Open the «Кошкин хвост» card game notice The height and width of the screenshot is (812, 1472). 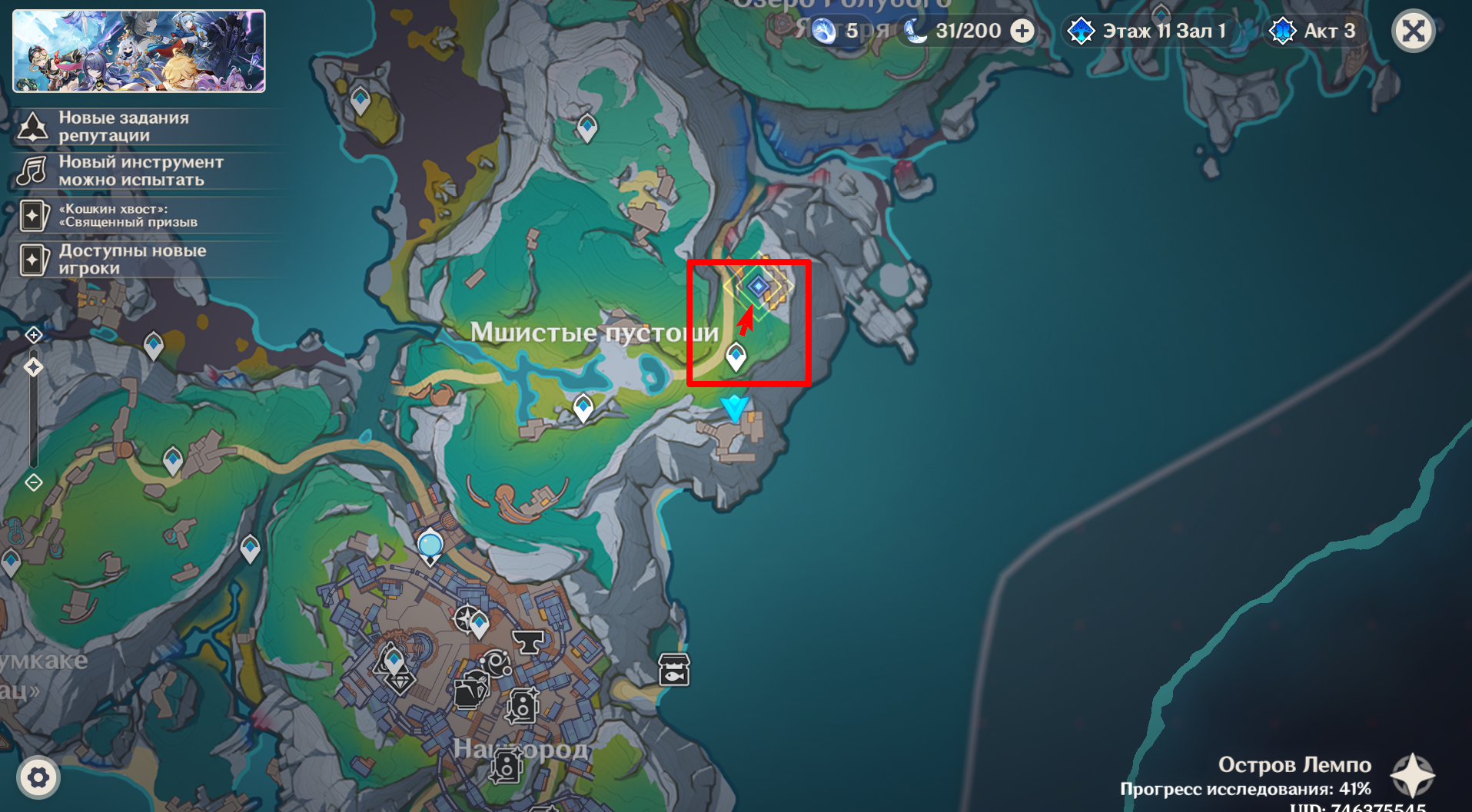(x=128, y=215)
